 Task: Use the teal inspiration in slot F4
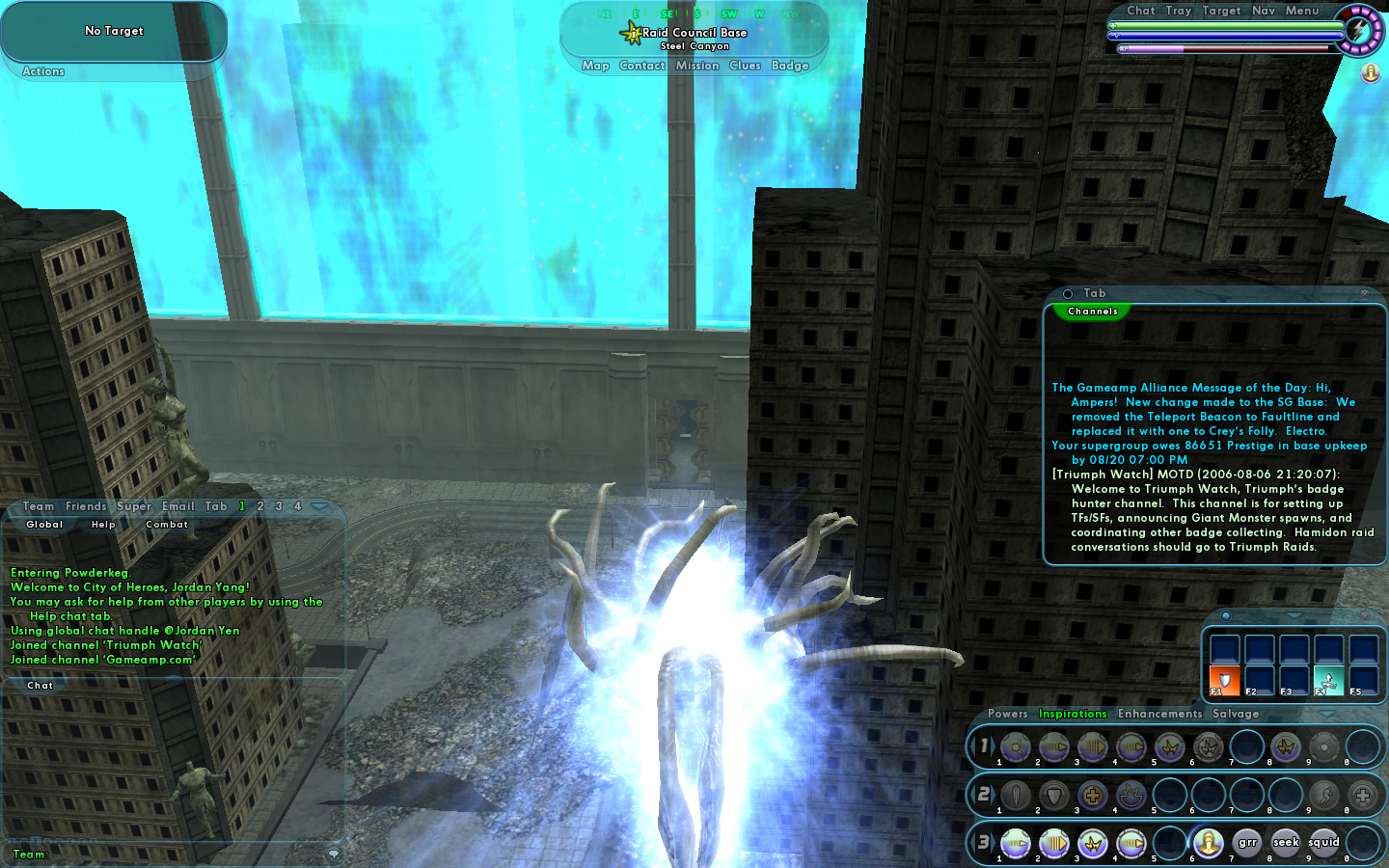tap(1328, 680)
